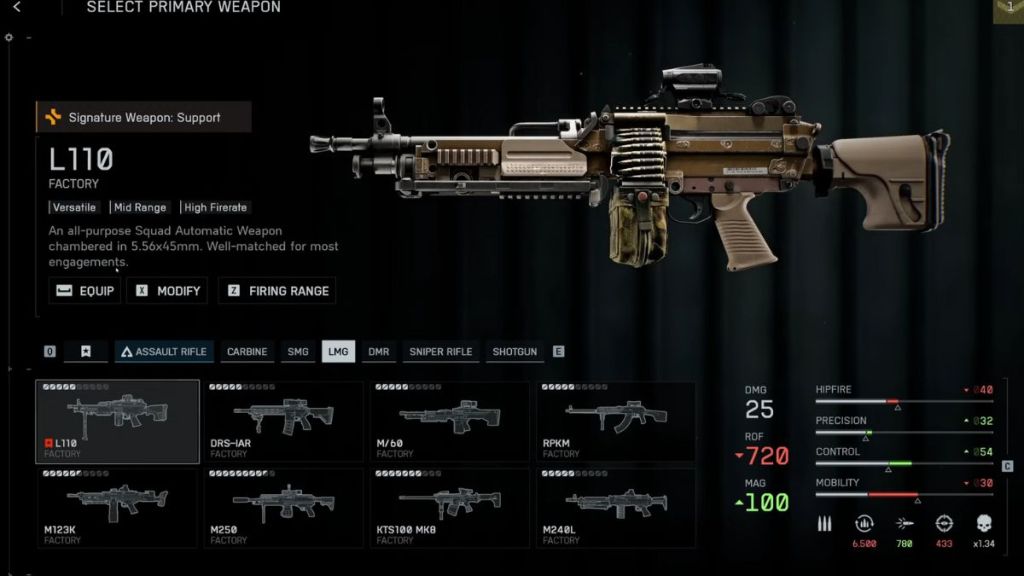
Task: Open the Modify weapon menu
Action: tap(167, 291)
